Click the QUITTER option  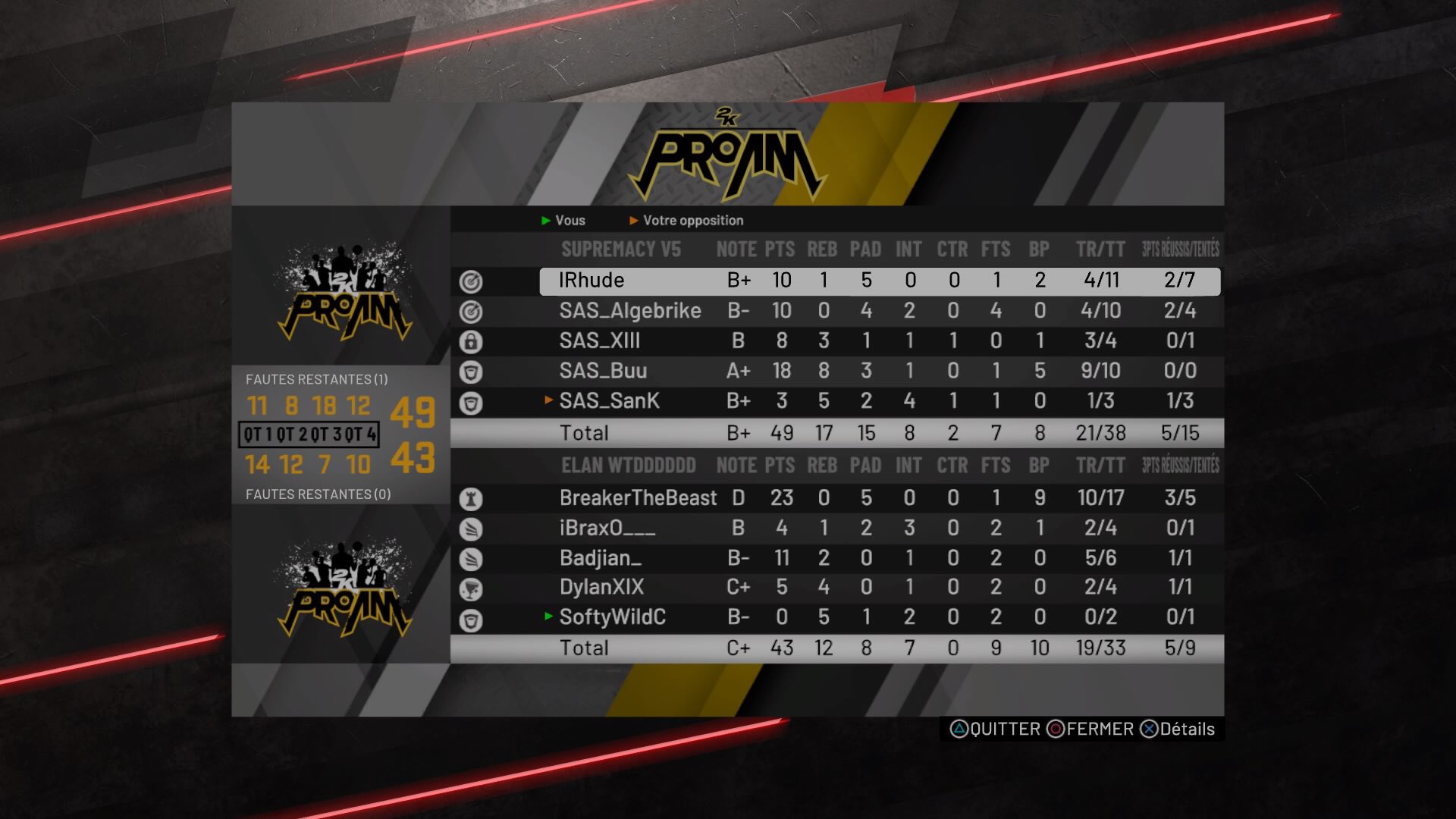995,730
